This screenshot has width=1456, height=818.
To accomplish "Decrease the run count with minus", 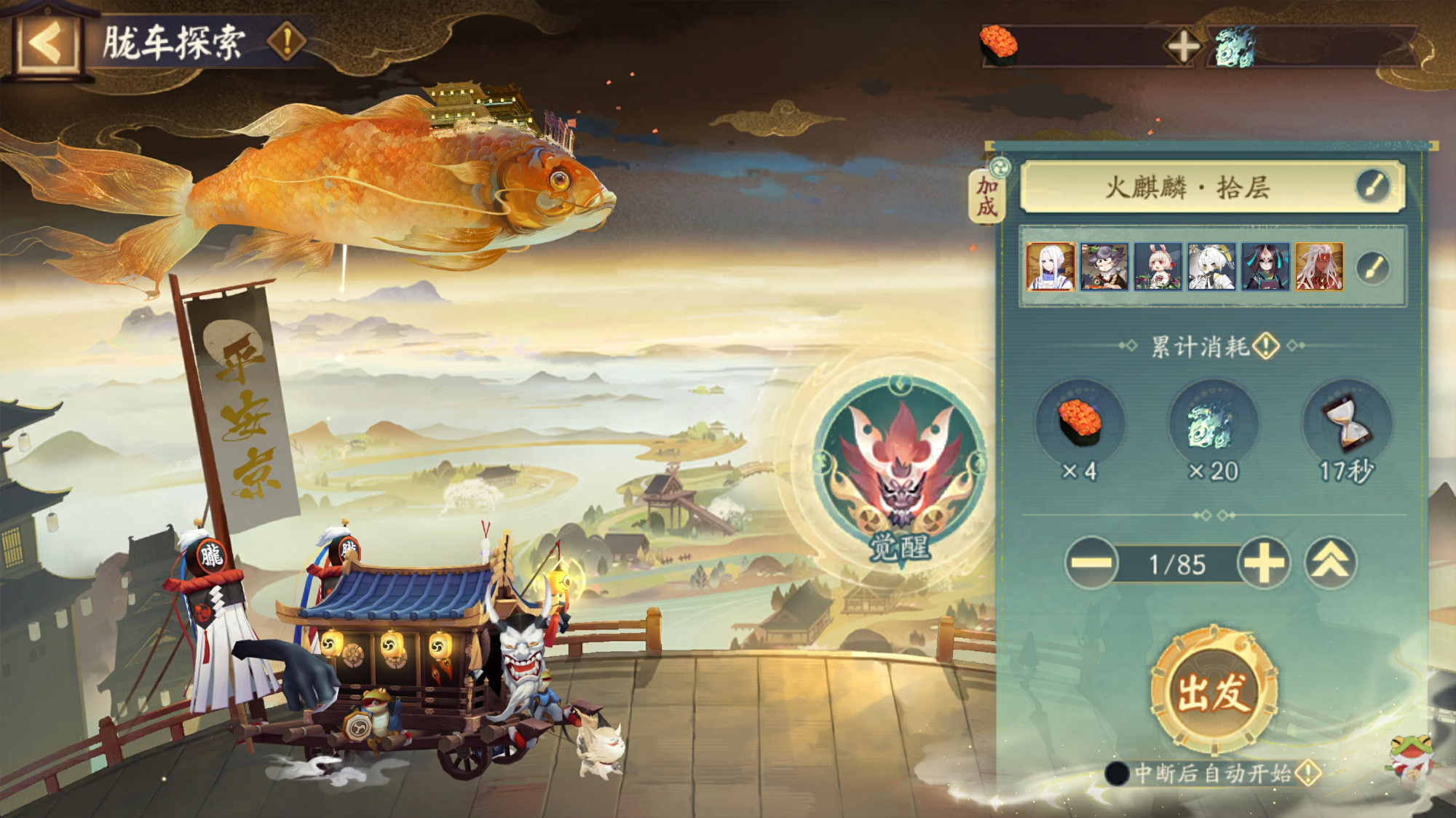I will tap(1091, 563).
